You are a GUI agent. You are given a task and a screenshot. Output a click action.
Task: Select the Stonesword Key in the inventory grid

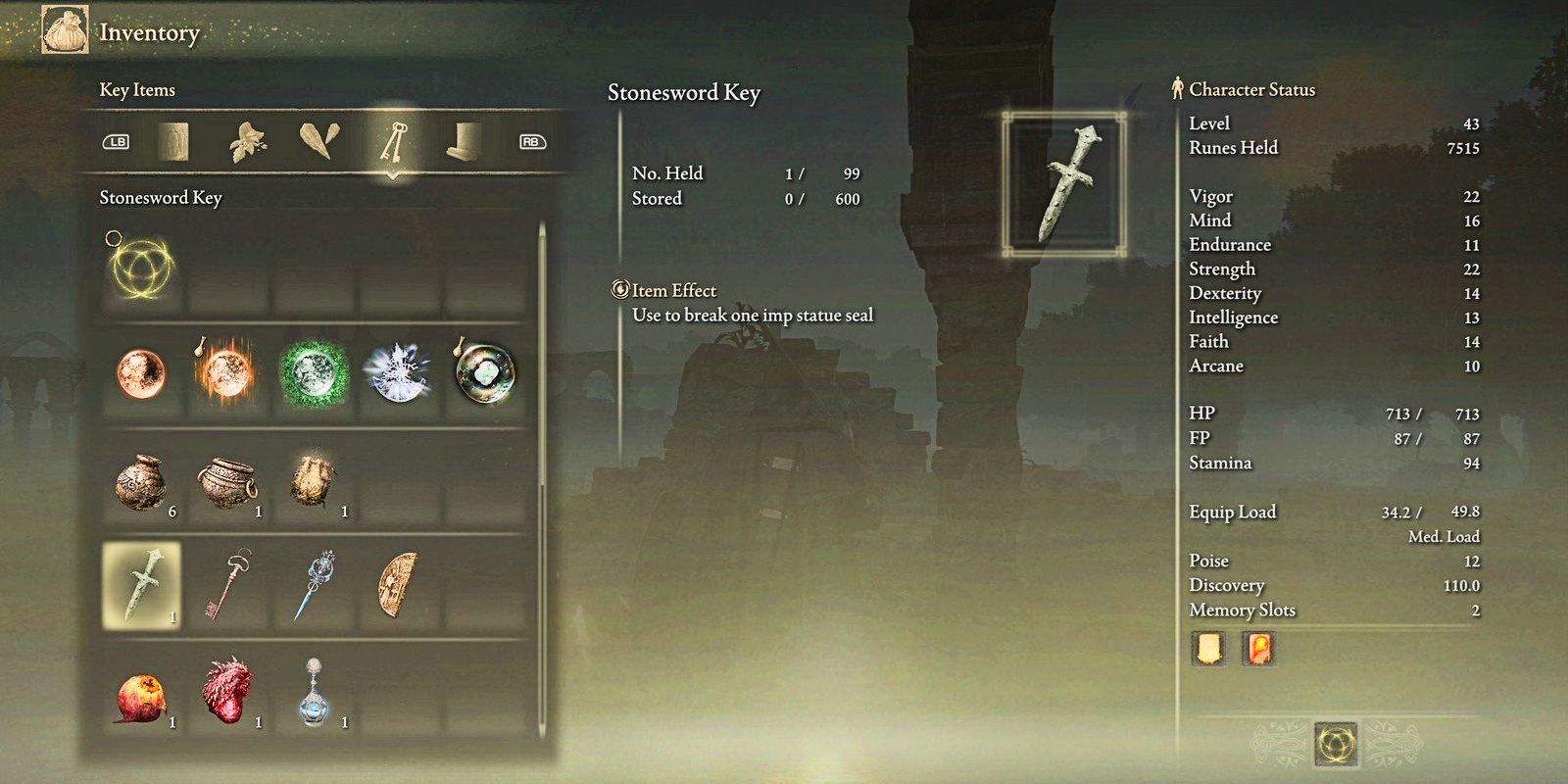tap(143, 582)
